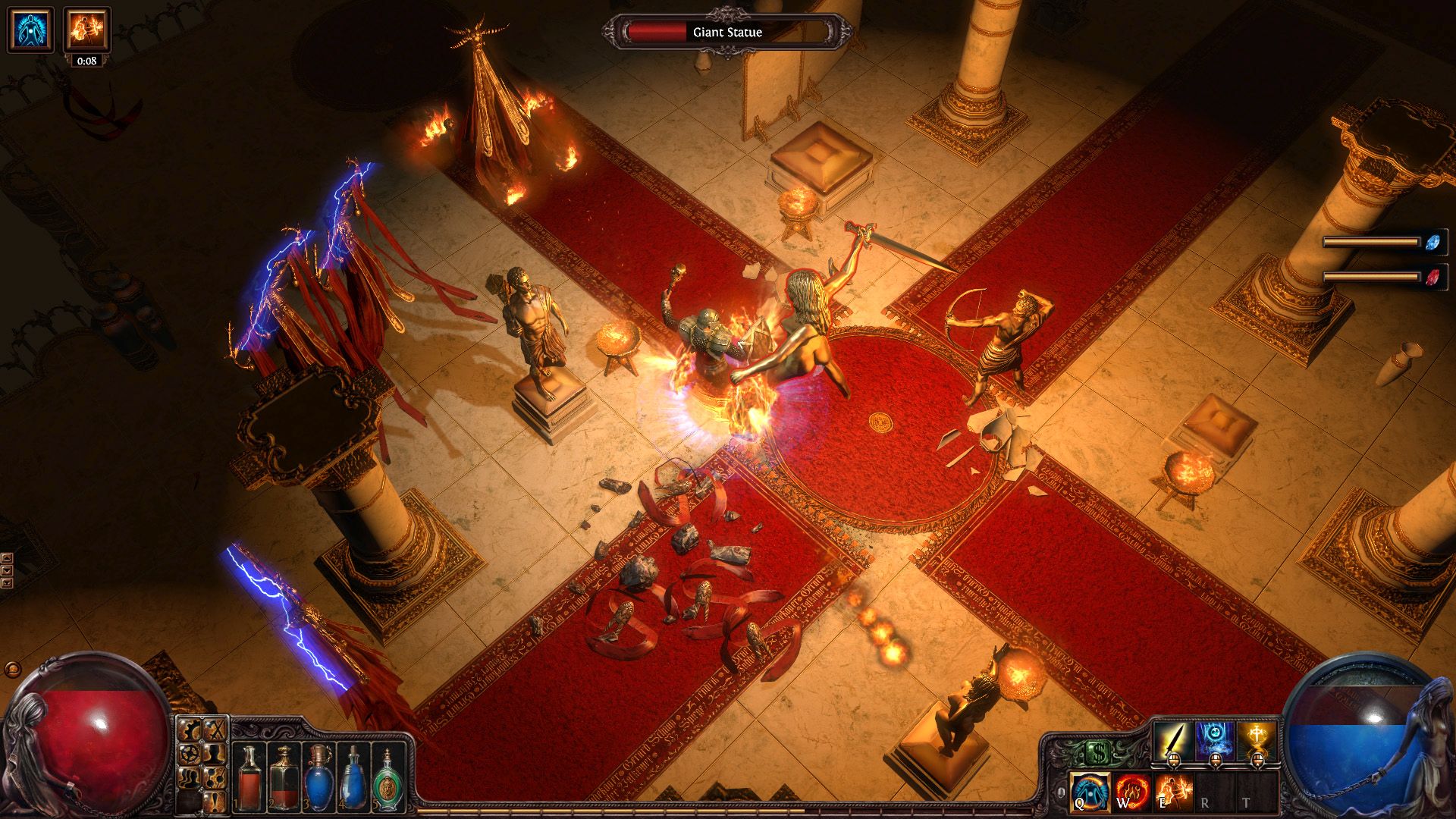1456x819 pixels.
Task: Click the down chevron on the left screen edge
Action: pos(7,570)
